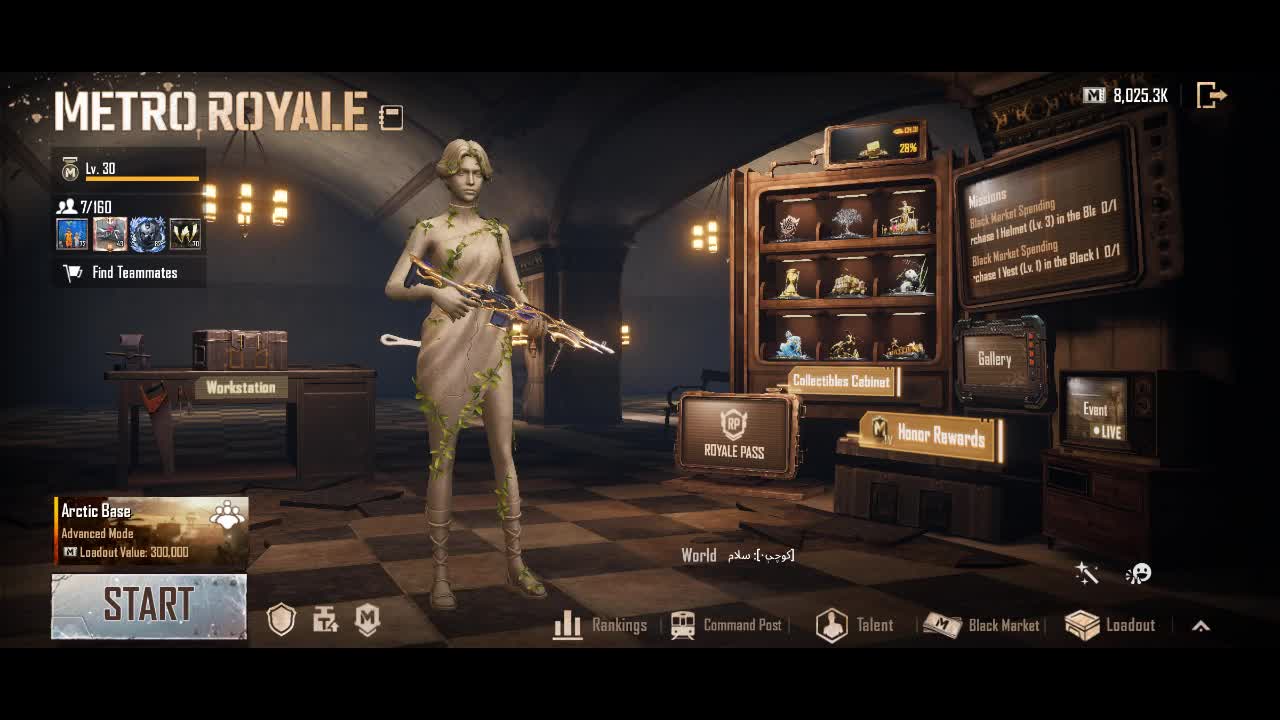The image size is (1280, 720).
Task: Open the Talent screen
Action: pyautogui.click(x=855, y=626)
